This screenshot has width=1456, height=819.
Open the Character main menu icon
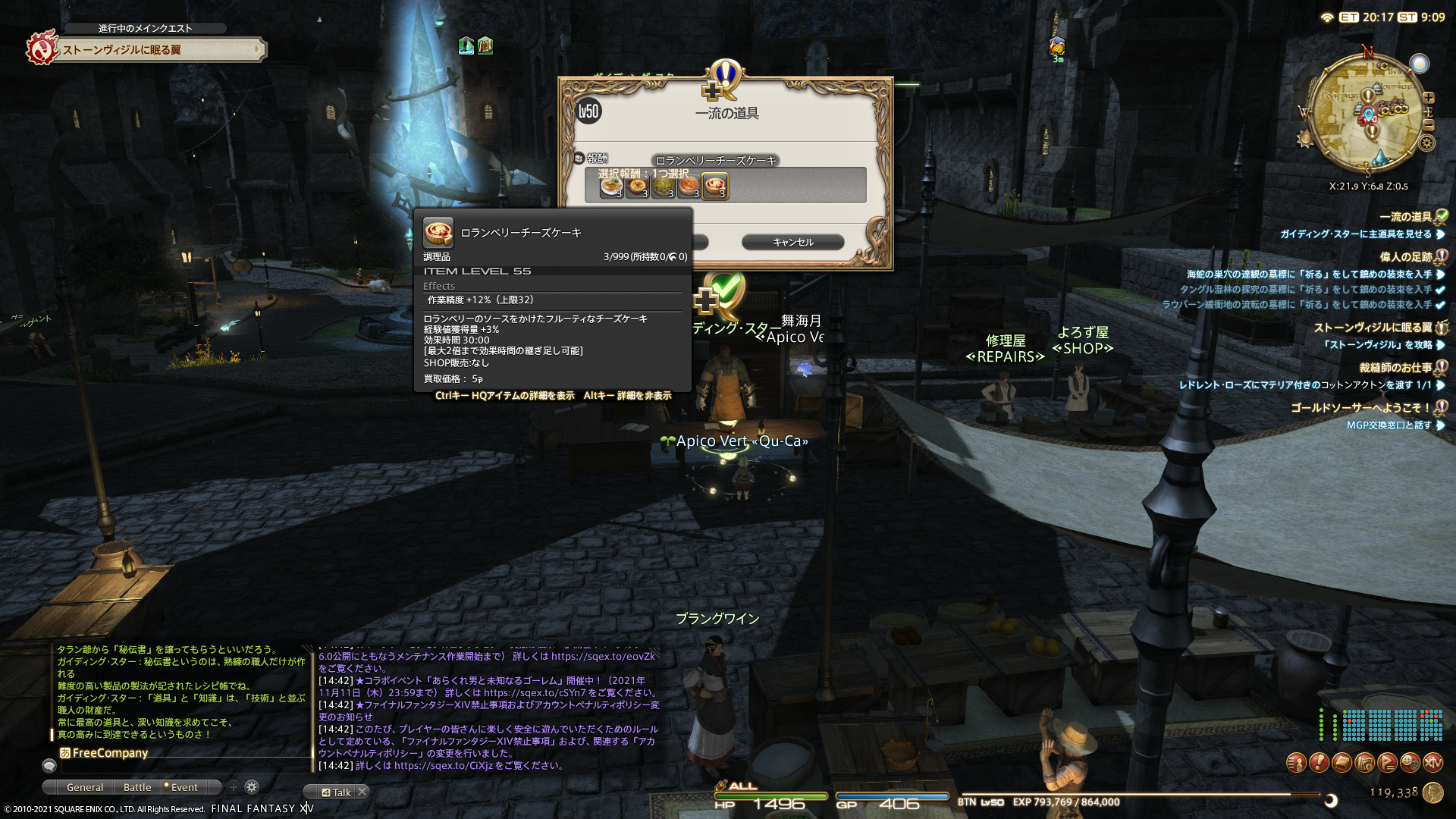(1296, 762)
